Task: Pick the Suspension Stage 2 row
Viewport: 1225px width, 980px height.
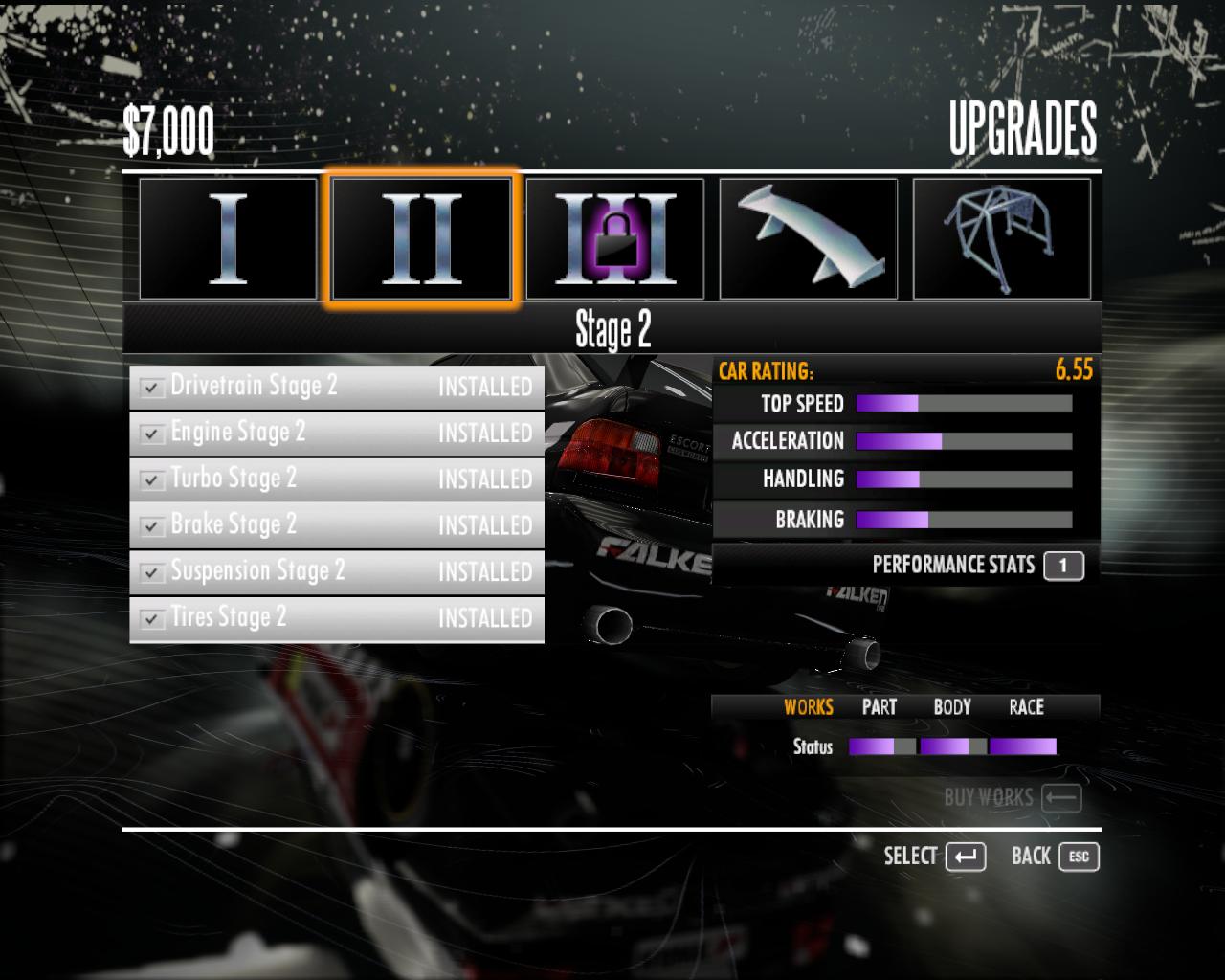Action: [x=337, y=571]
